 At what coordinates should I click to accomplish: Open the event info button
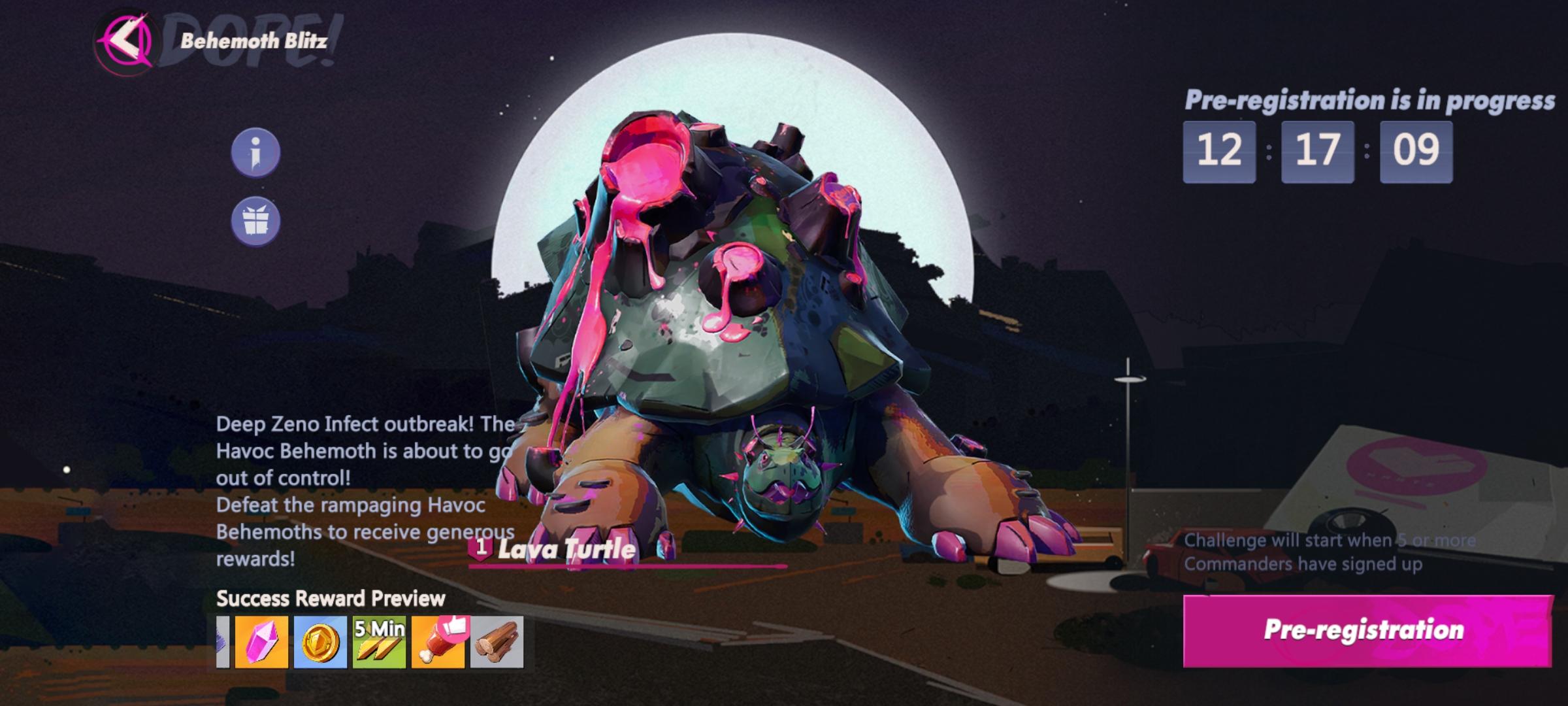click(x=255, y=152)
